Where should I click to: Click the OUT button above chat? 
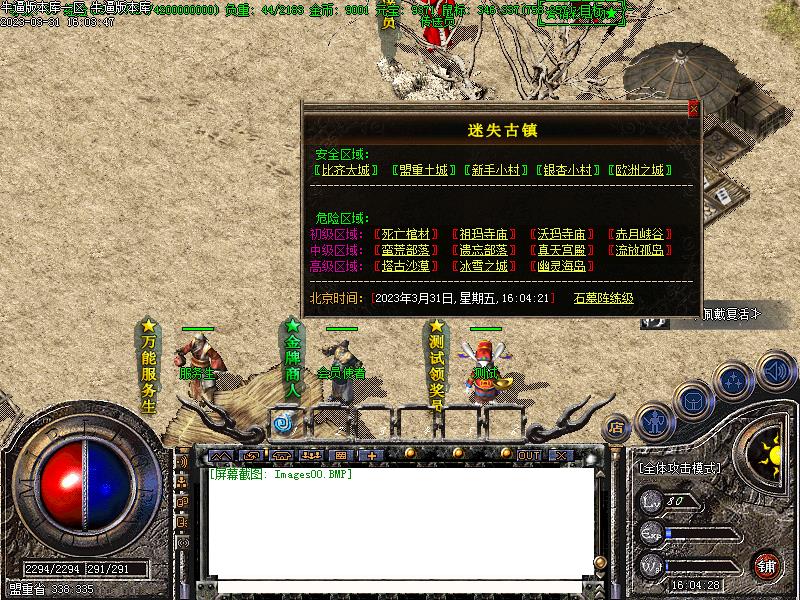[528, 455]
